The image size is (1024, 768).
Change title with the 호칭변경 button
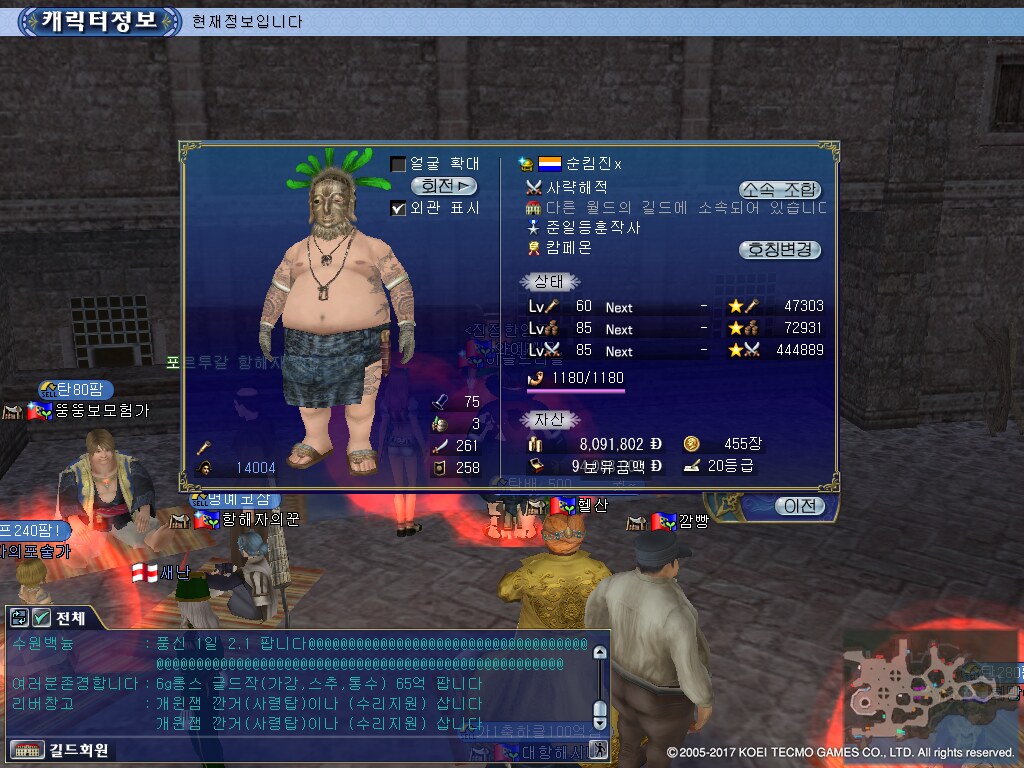click(779, 250)
